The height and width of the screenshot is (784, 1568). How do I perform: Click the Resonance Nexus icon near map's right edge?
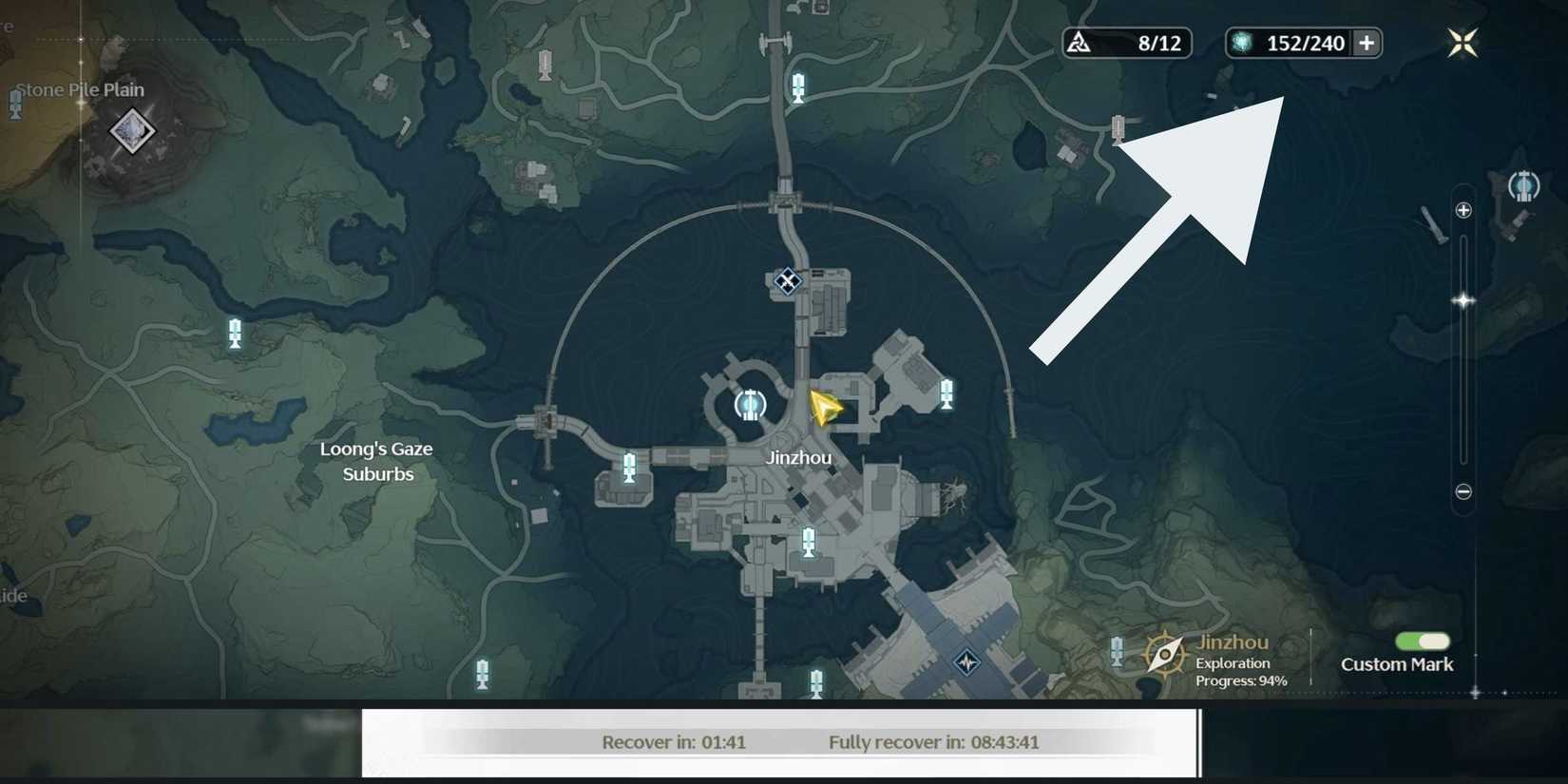[1525, 185]
